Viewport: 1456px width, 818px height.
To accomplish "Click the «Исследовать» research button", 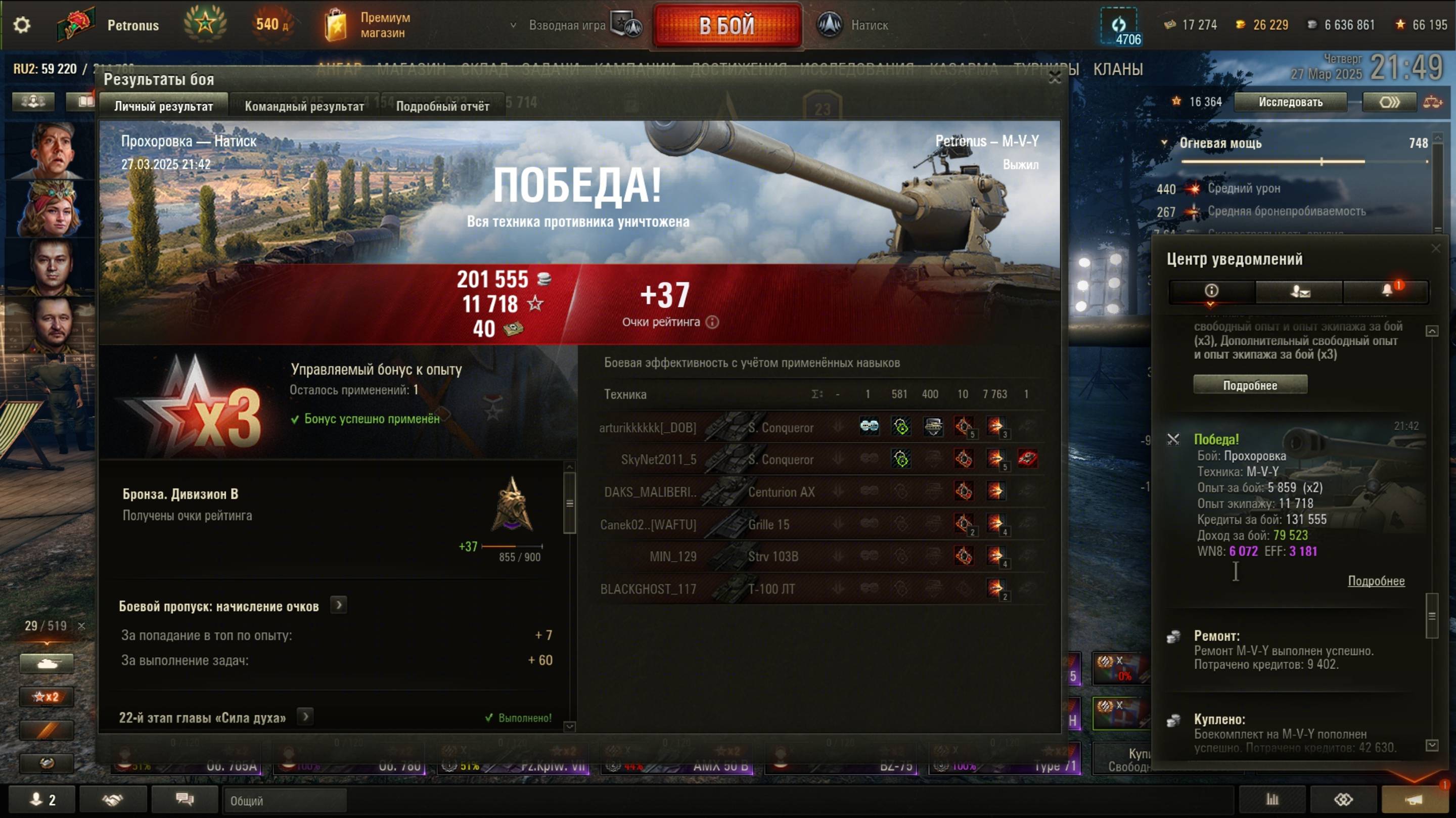I will pyautogui.click(x=1290, y=102).
